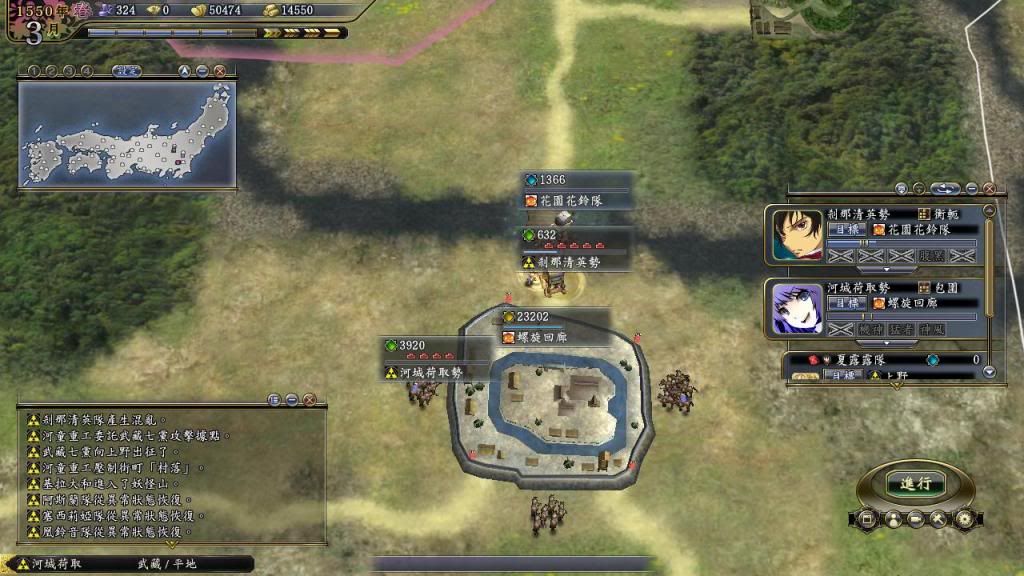Viewport: 1024px width, 576px height.
Task: Click the Japan overview minimap
Action: (127, 134)
